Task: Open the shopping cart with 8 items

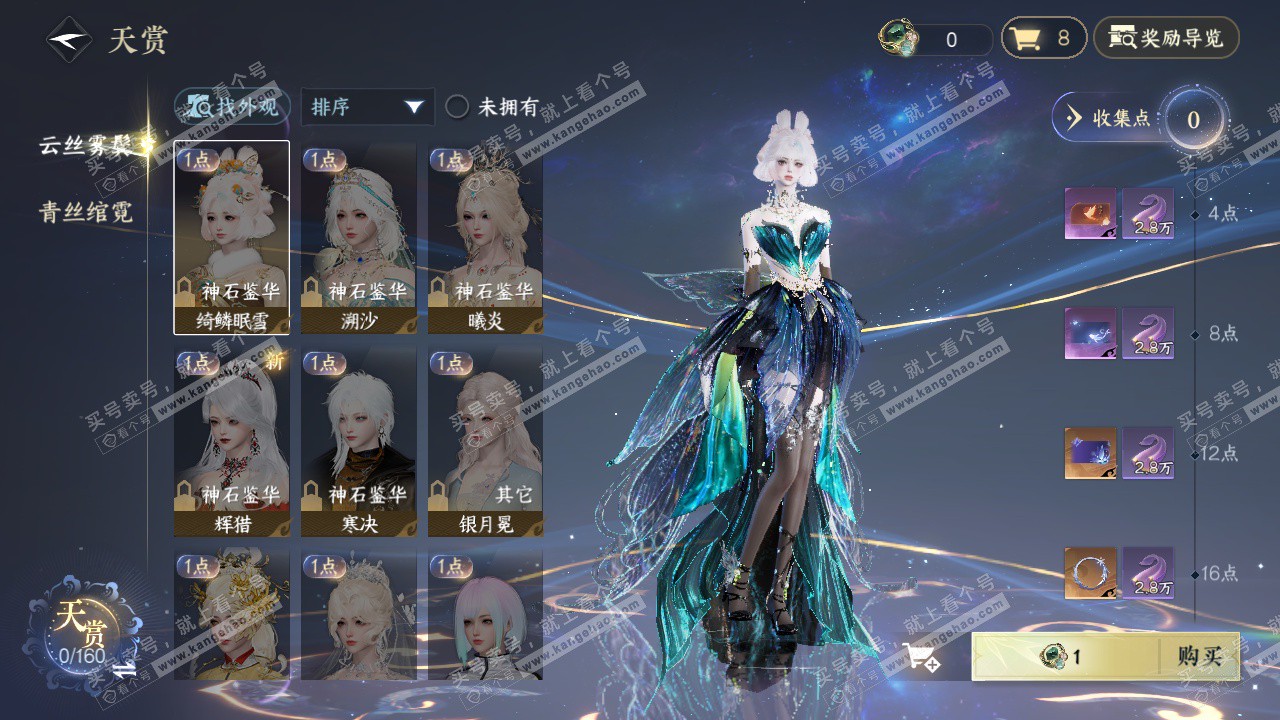Action: coord(1043,39)
